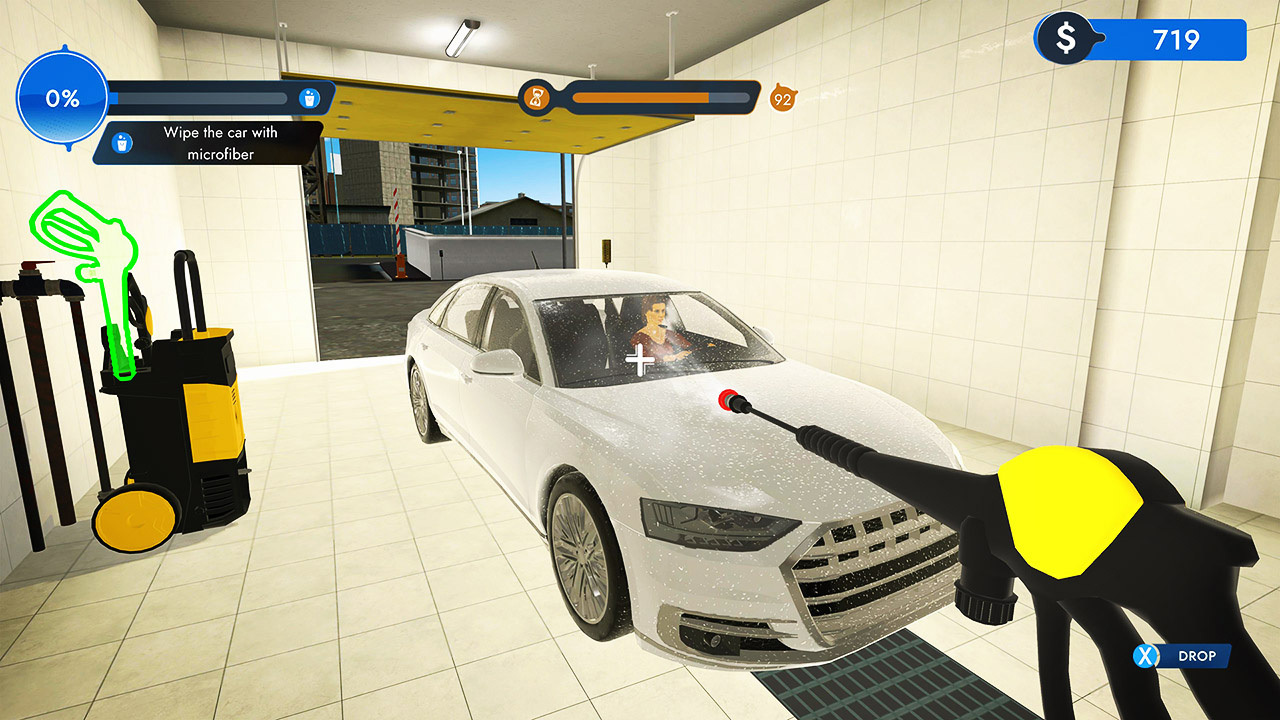
Task: Click the crosshair on the windshield
Action: (639, 358)
